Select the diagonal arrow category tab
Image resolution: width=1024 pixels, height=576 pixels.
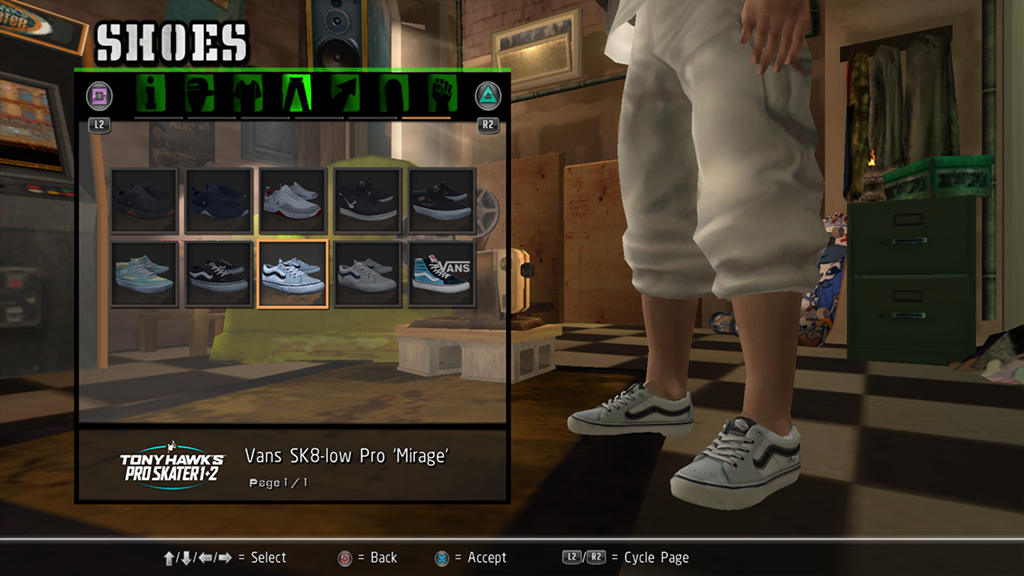tap(346, 94)
